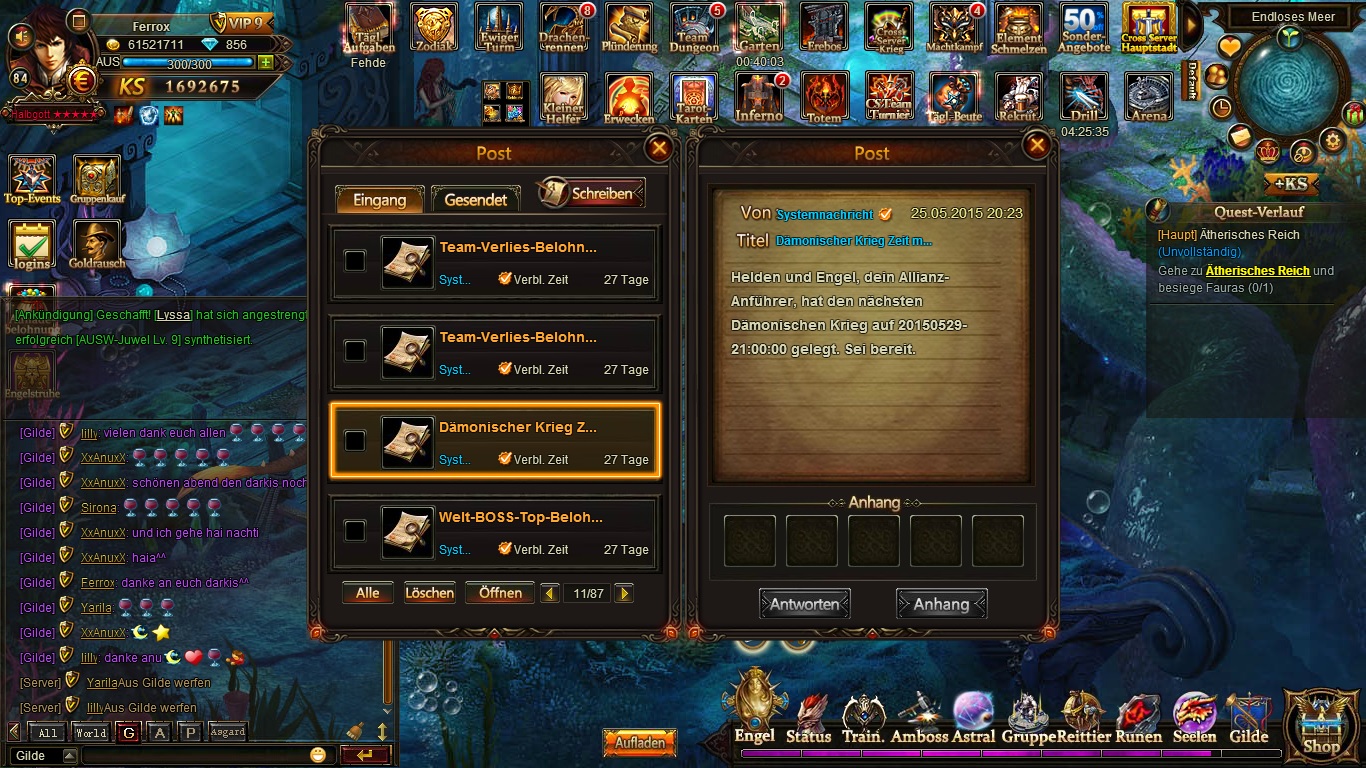The image size is (1366, 768).
Task: Open the Shop in the corner
Action: click(x=1321, y=723)
